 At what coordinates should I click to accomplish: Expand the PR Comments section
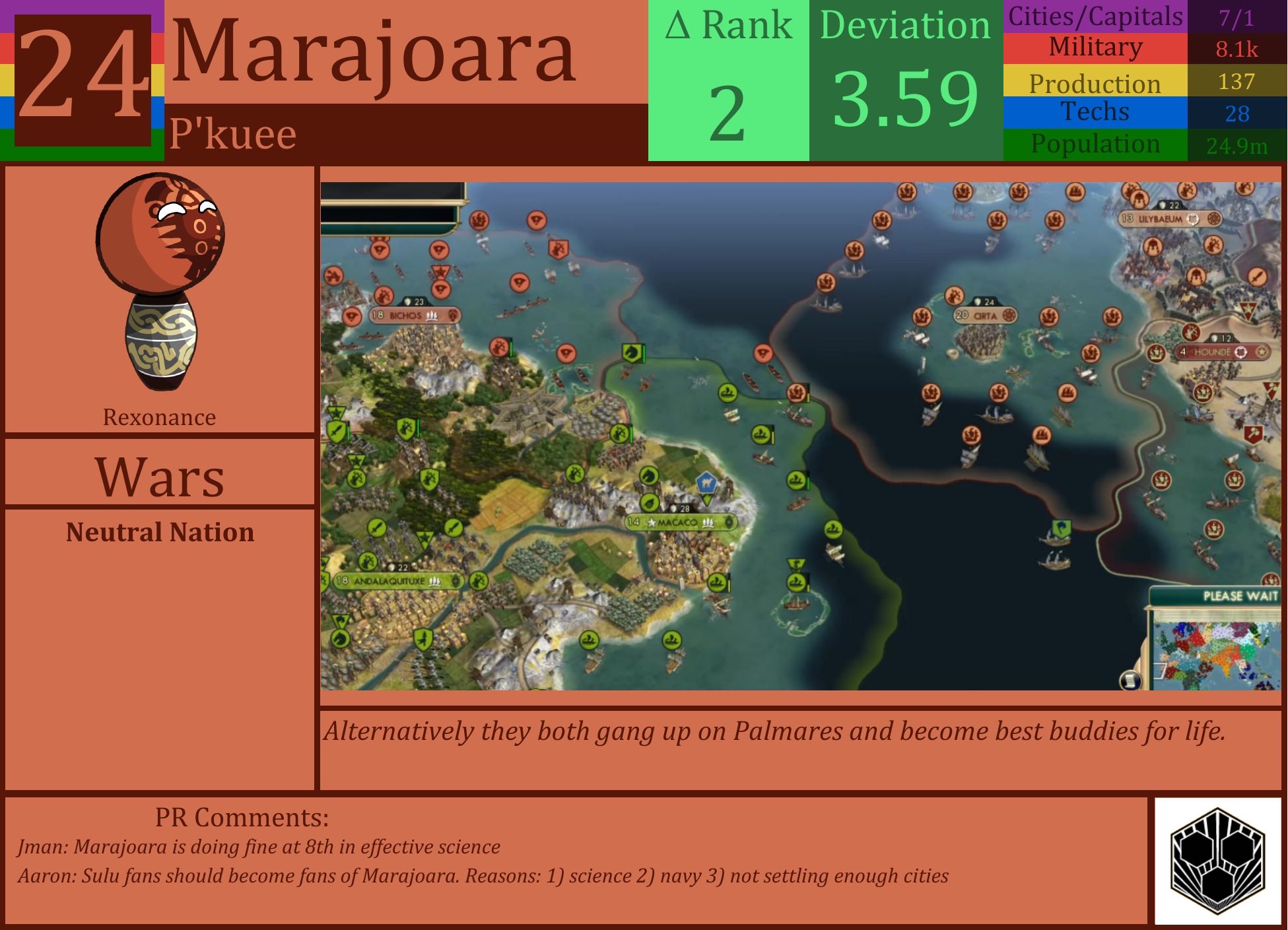[x=241, y=818]
